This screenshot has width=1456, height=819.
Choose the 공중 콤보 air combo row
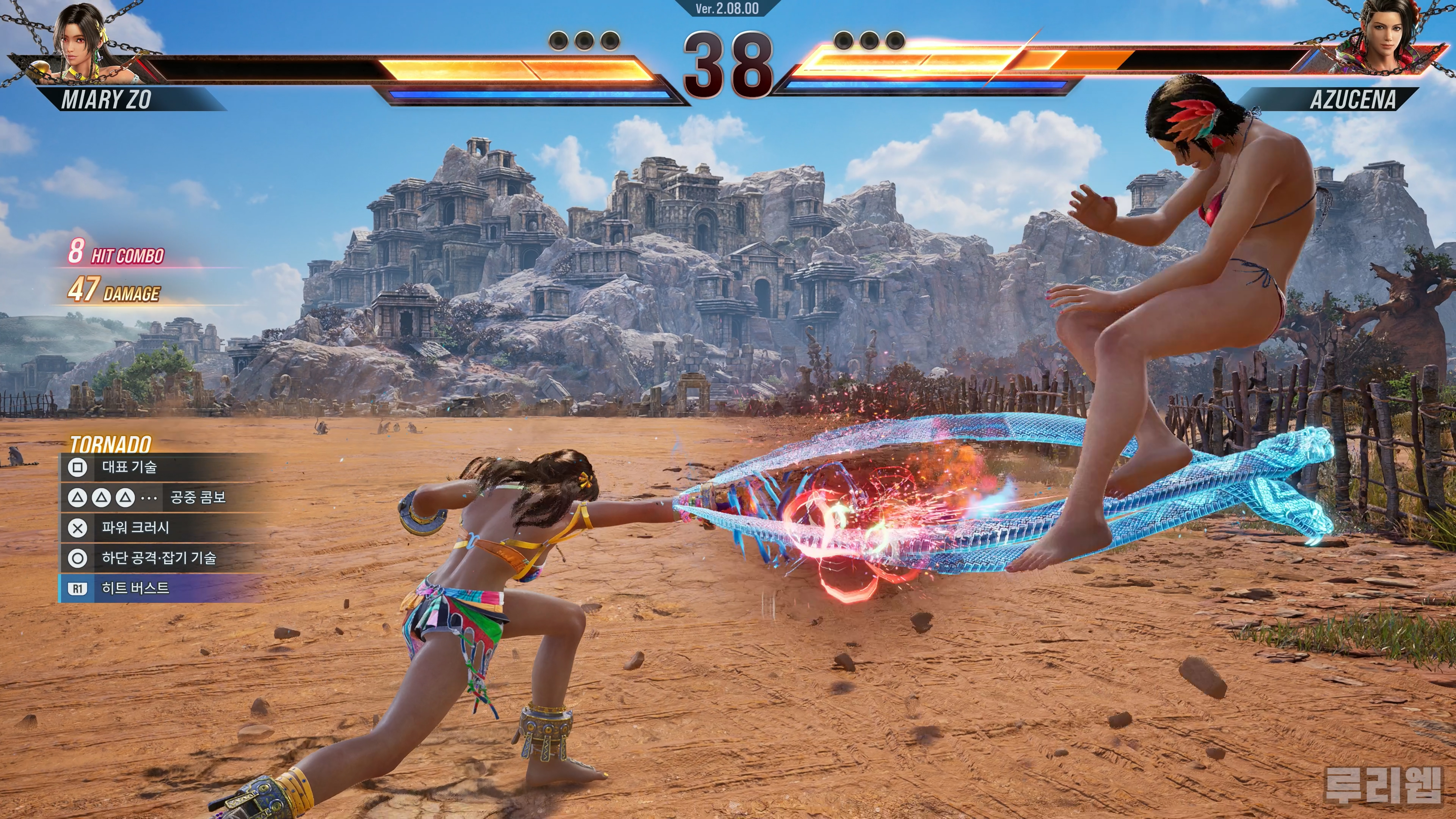pyautogui.click(x=164, y=497)
